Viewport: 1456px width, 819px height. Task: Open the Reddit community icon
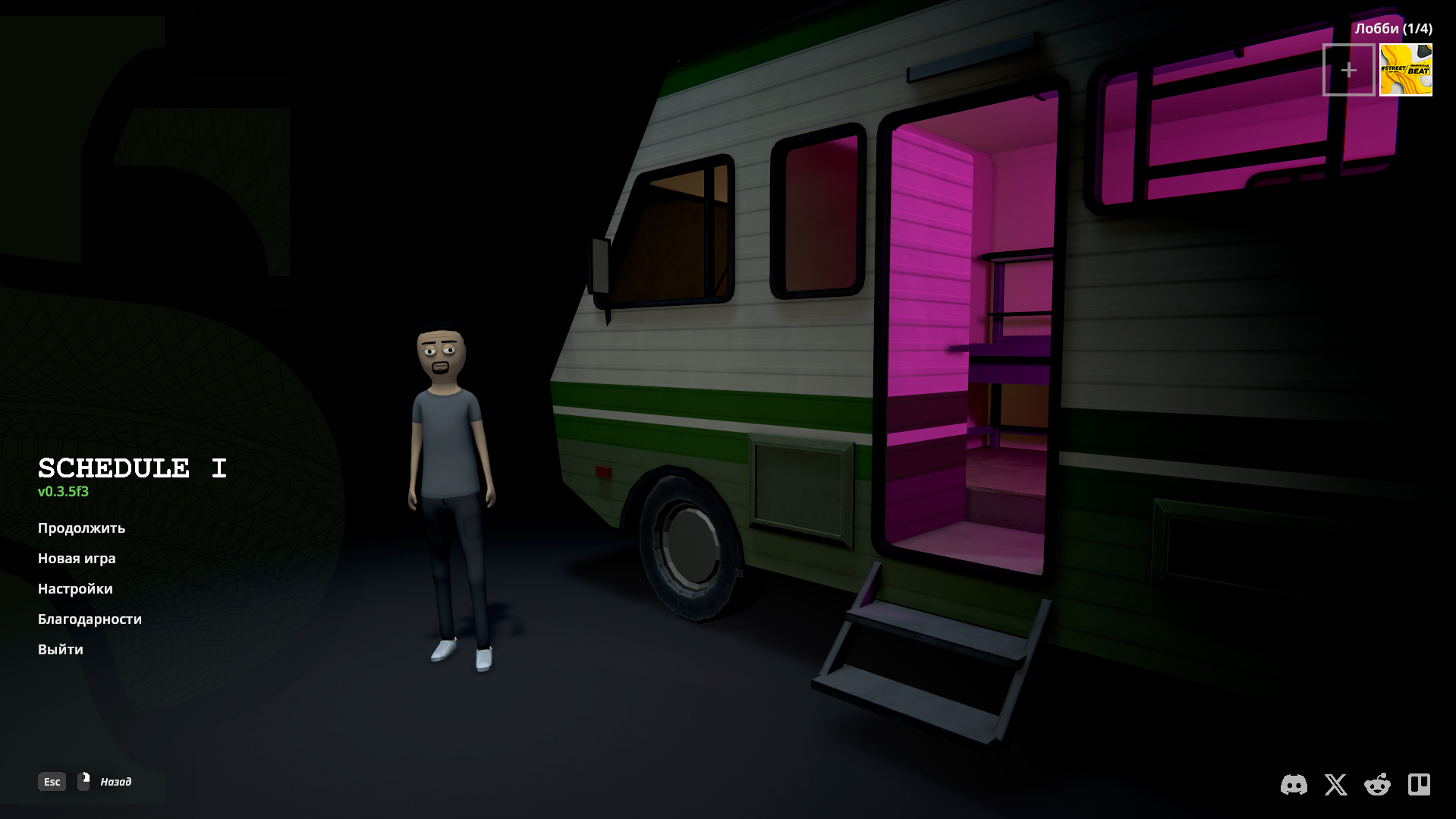coord(1376,786)
